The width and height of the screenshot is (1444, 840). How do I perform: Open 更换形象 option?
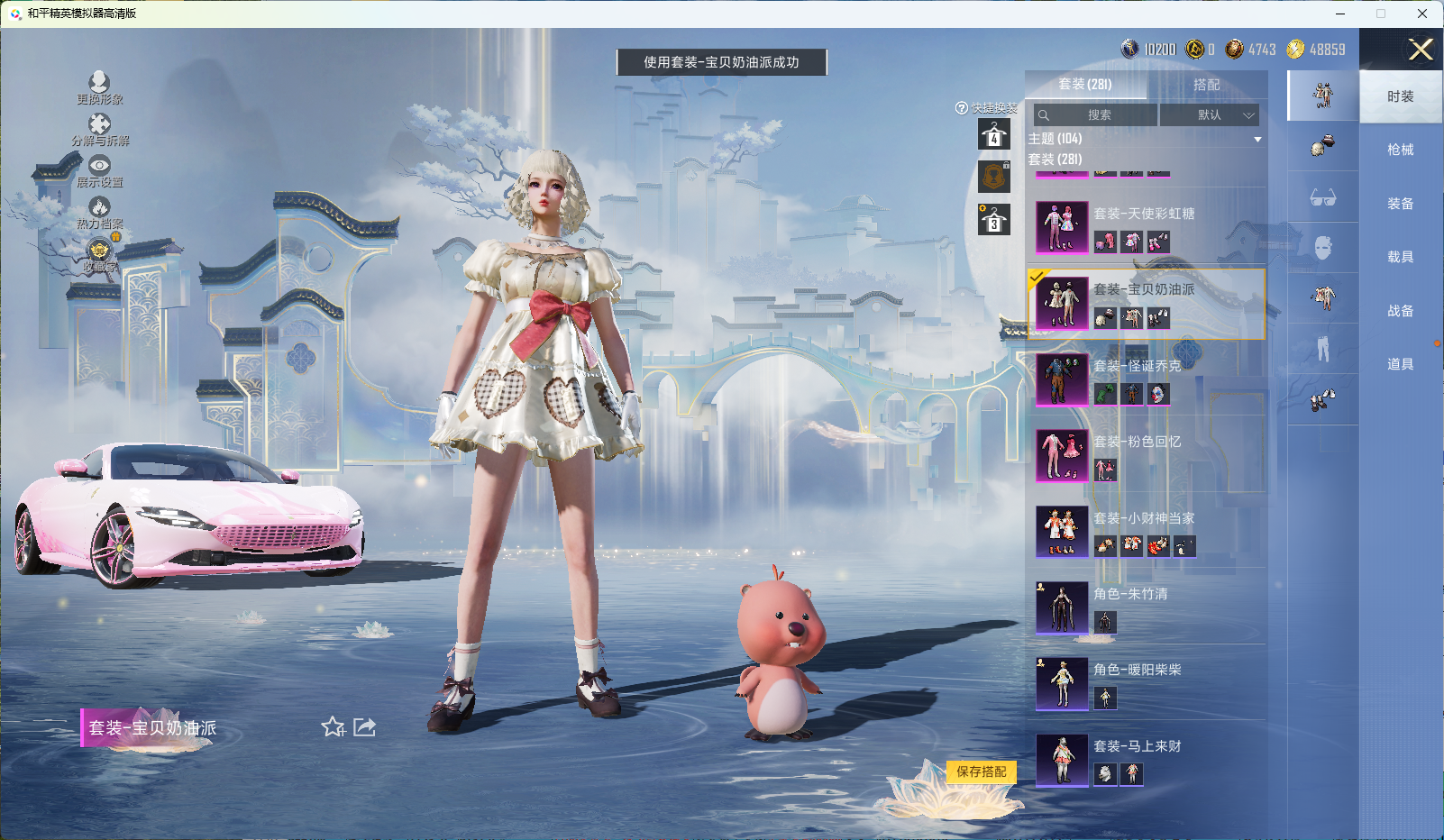pos(99,87)
